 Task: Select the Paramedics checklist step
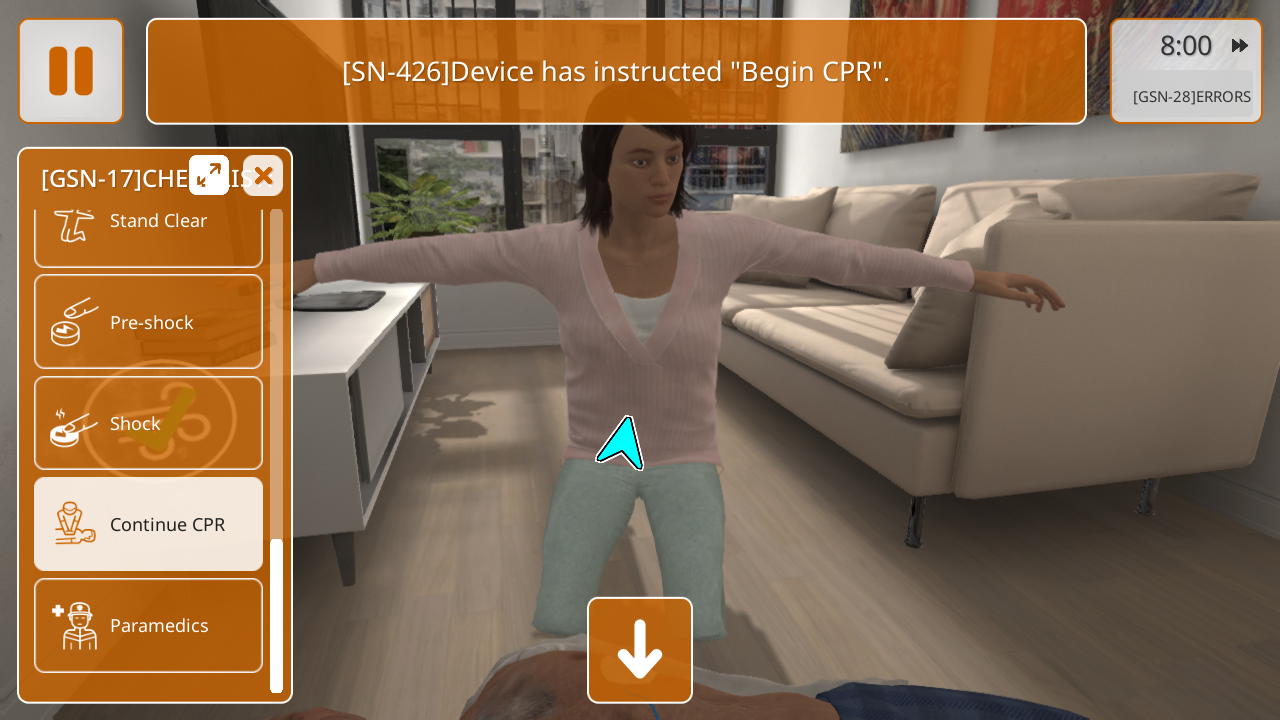coord(148,625)
